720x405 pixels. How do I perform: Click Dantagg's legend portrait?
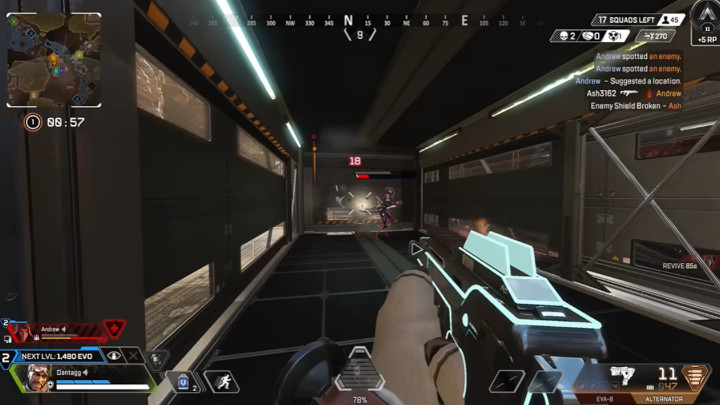click(37, 378)
